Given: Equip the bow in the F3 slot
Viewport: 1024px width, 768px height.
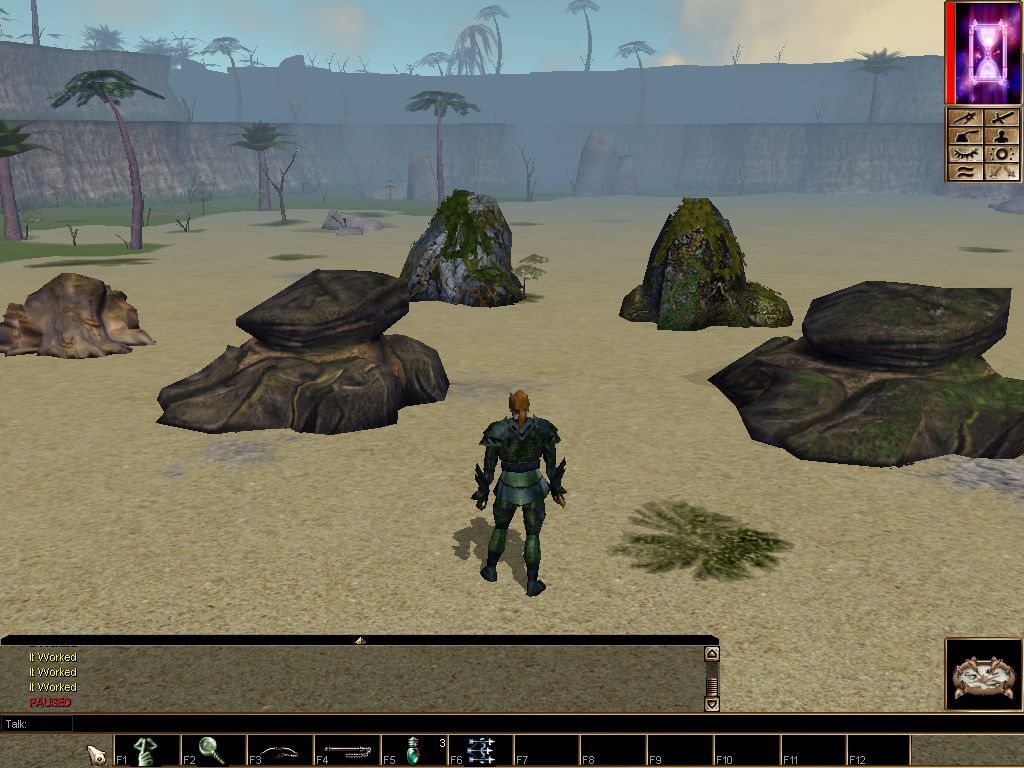Looking at the screenshot, I should [x=280, y=750].
